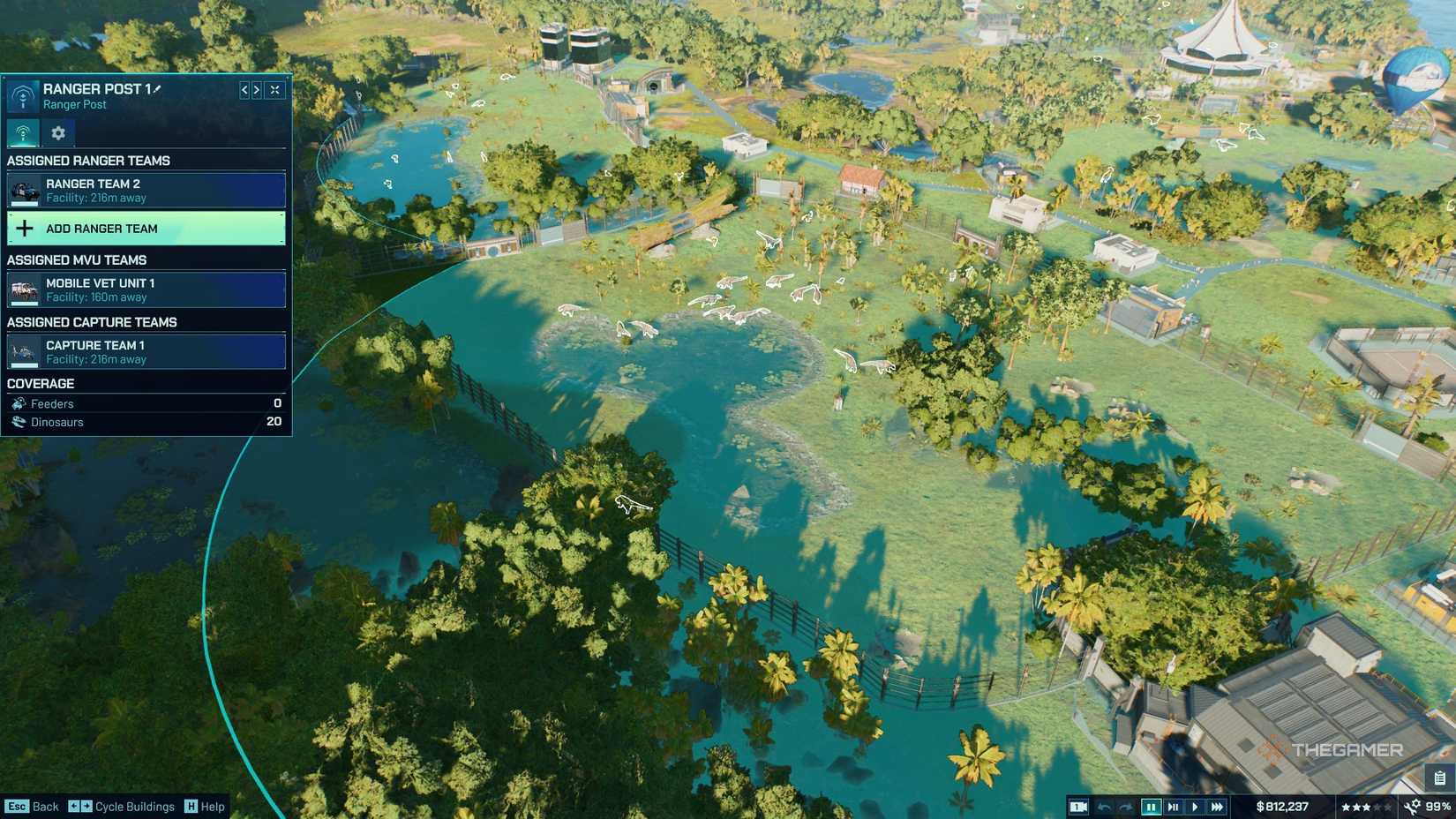Pause the game simulation

click(x=1152, y=806)
